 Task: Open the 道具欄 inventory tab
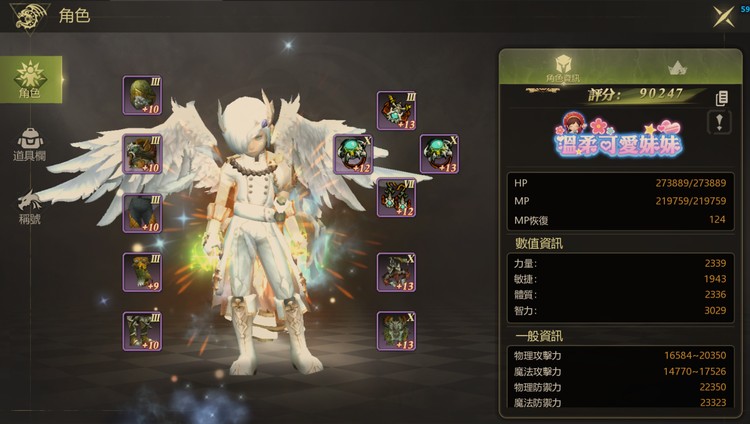(x=32, y=145)
